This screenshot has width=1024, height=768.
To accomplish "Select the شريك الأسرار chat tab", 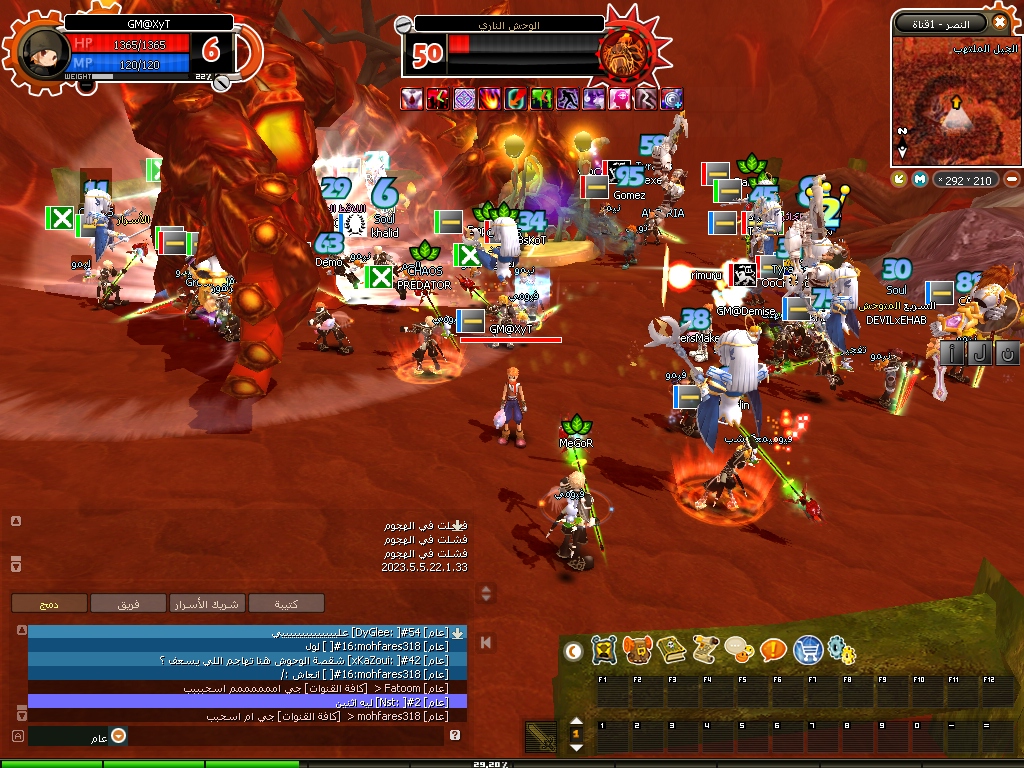I will coord(206,603).
